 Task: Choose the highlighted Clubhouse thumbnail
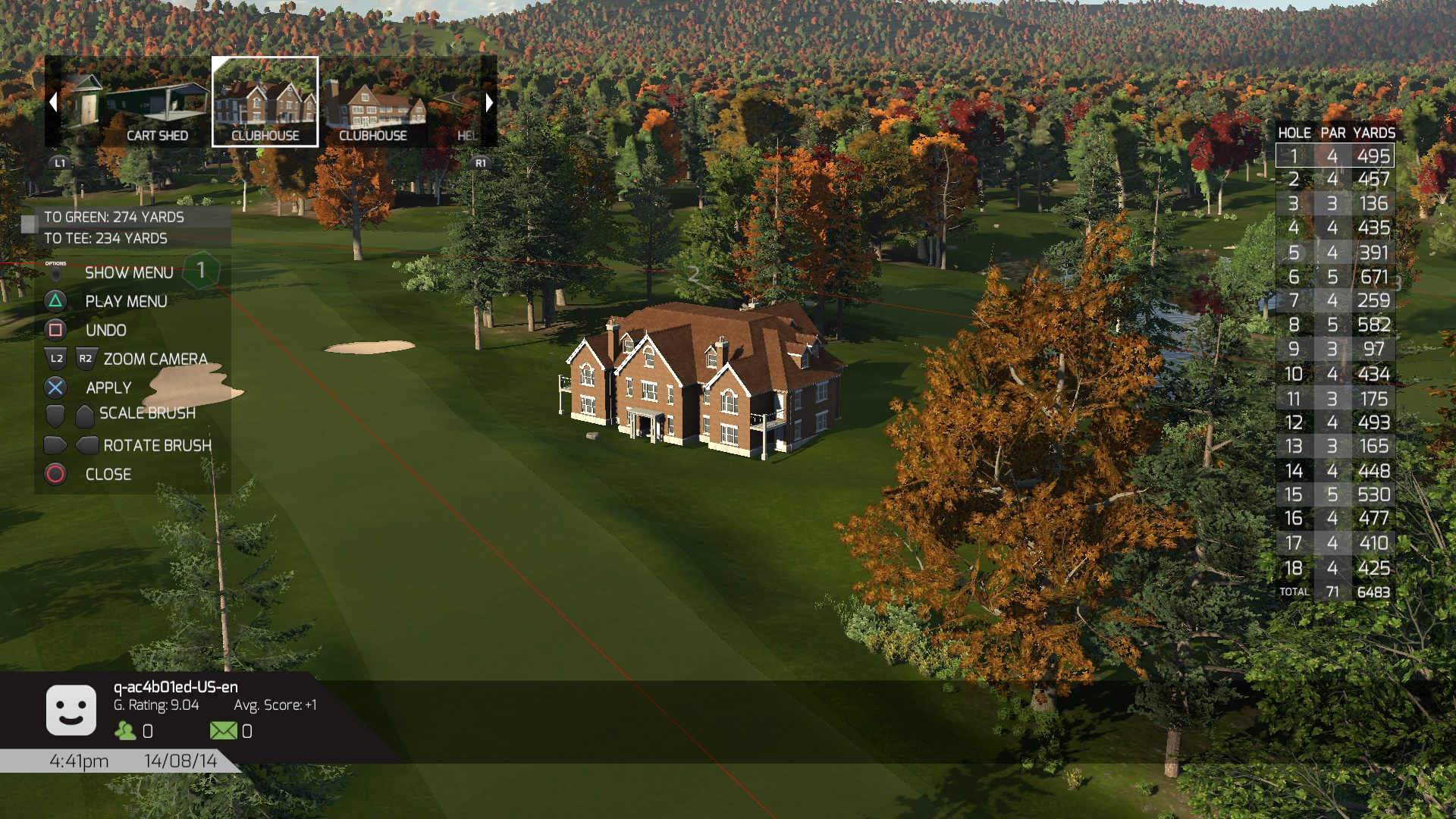265,102
